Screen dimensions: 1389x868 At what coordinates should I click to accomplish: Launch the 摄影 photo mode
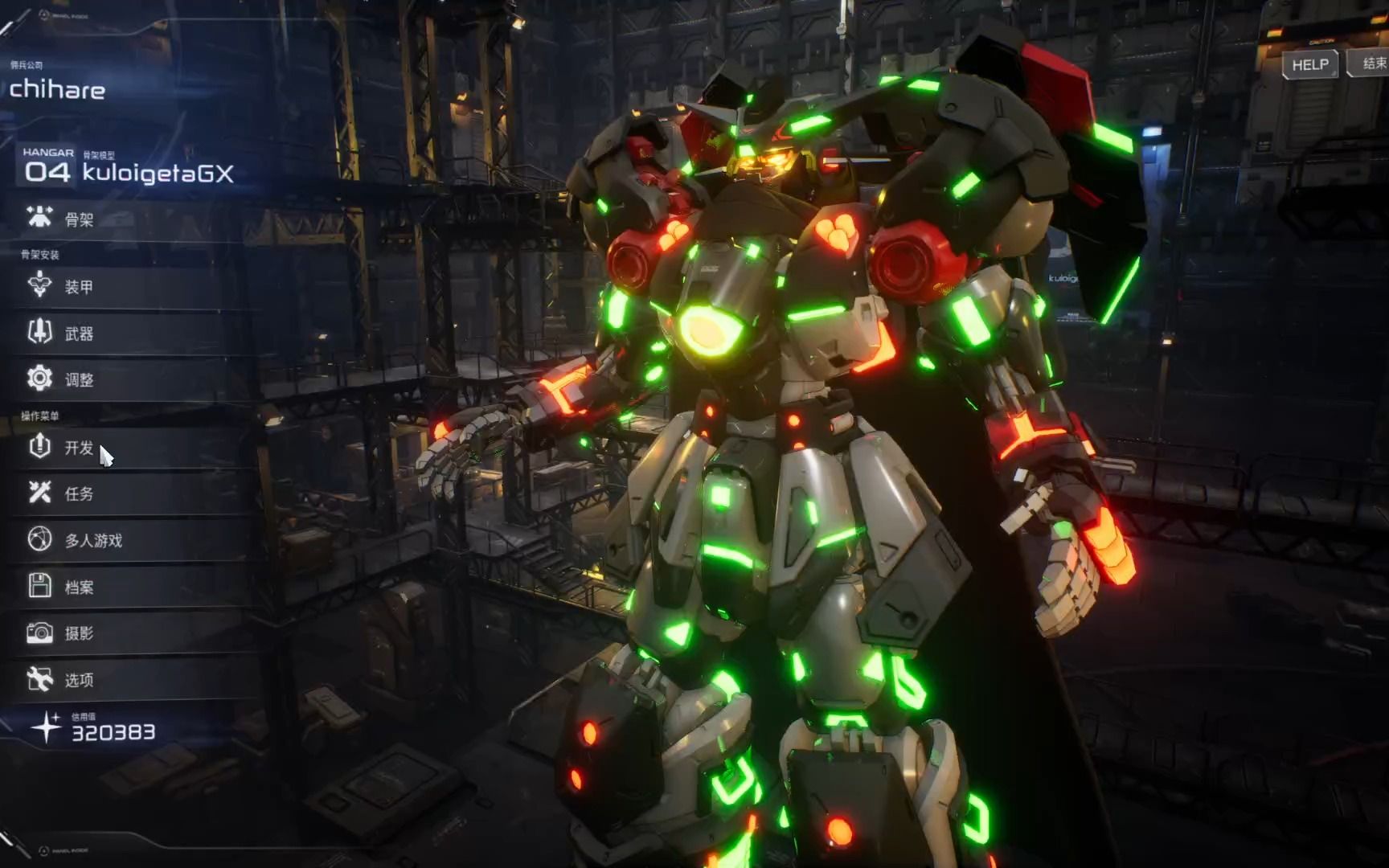79,633
